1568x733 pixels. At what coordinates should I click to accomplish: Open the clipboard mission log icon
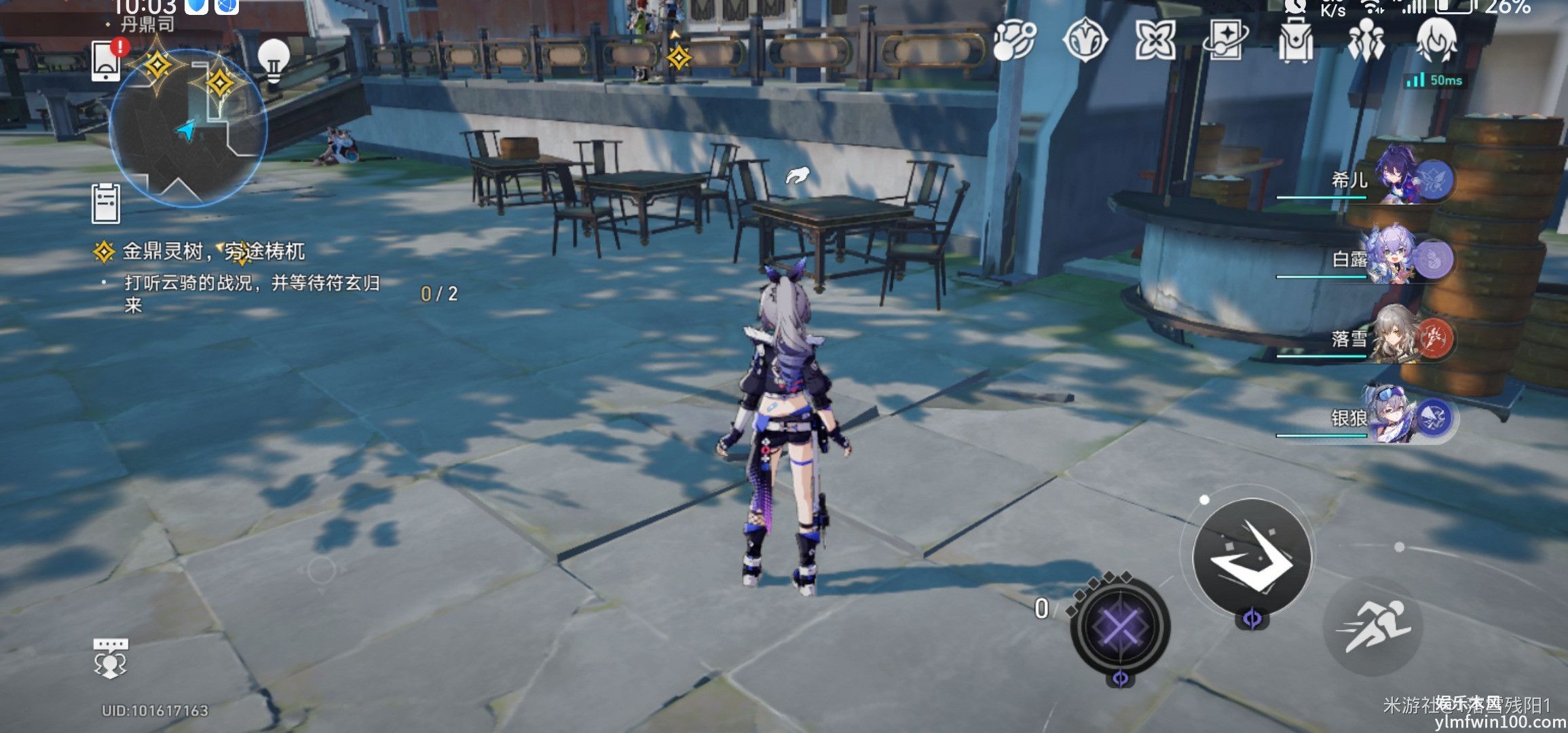pos(106,203)
